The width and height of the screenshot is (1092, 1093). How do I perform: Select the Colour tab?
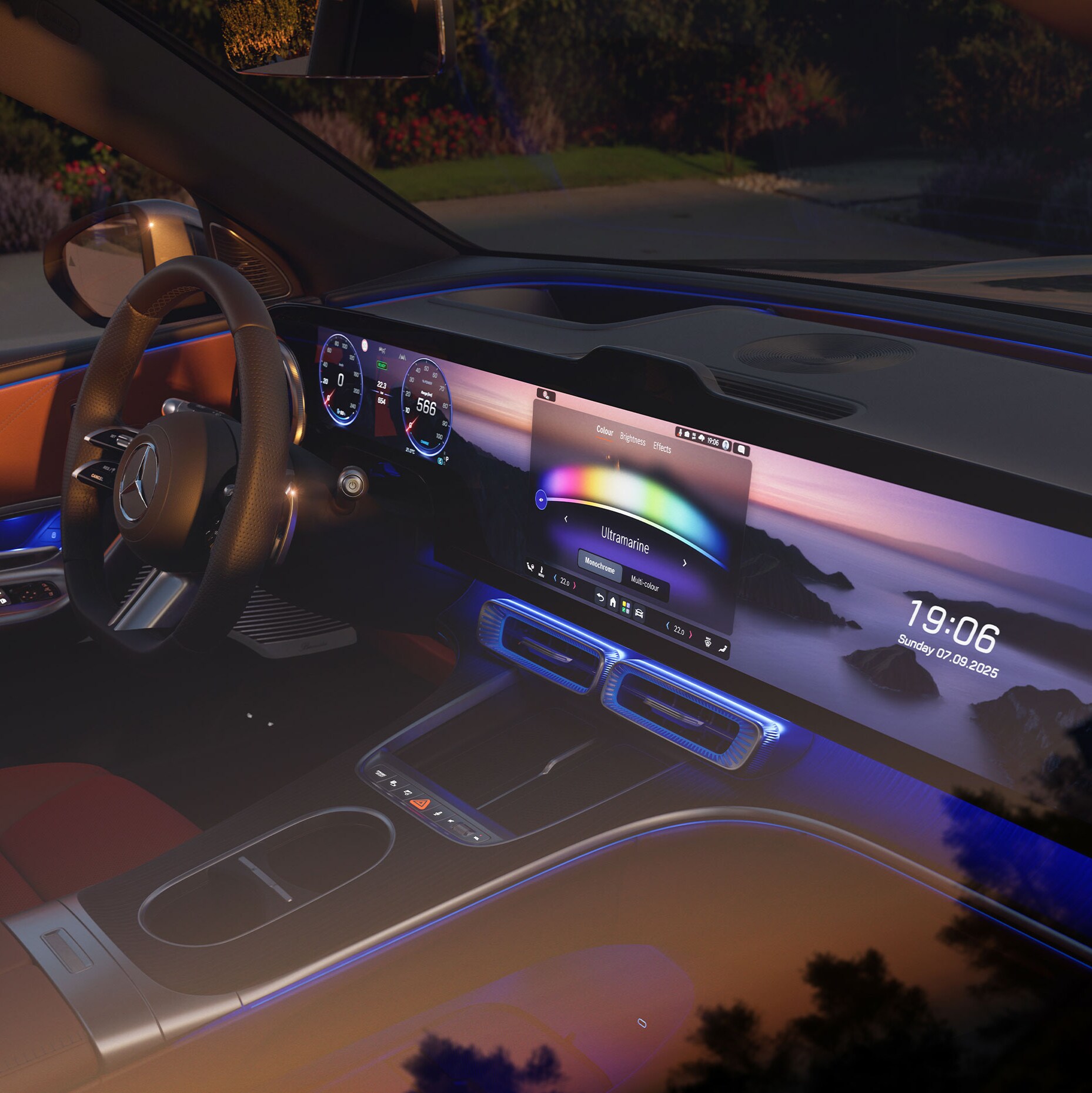click(605, 431)
